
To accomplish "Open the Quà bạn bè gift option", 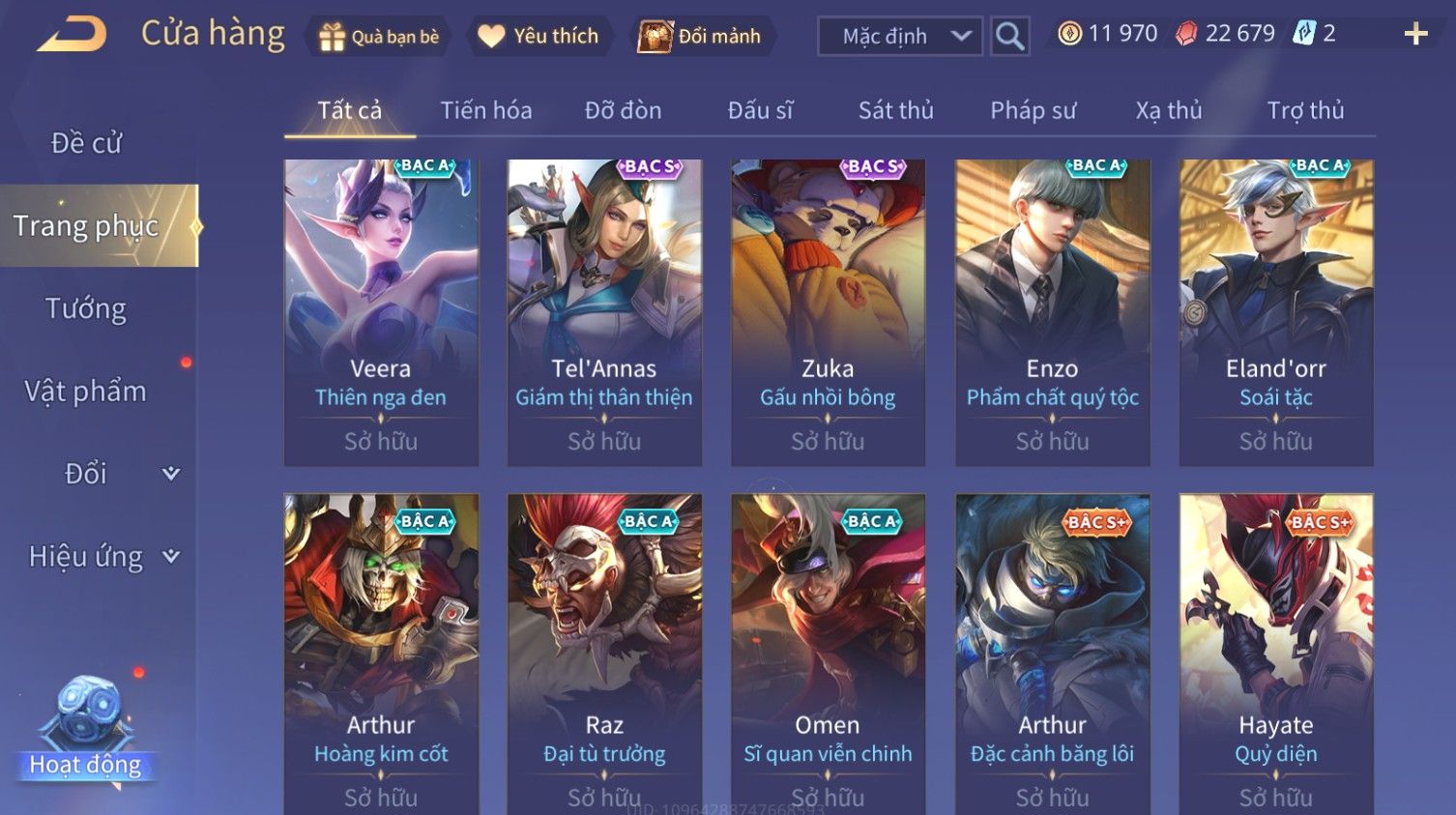I will tap(379, 37).
